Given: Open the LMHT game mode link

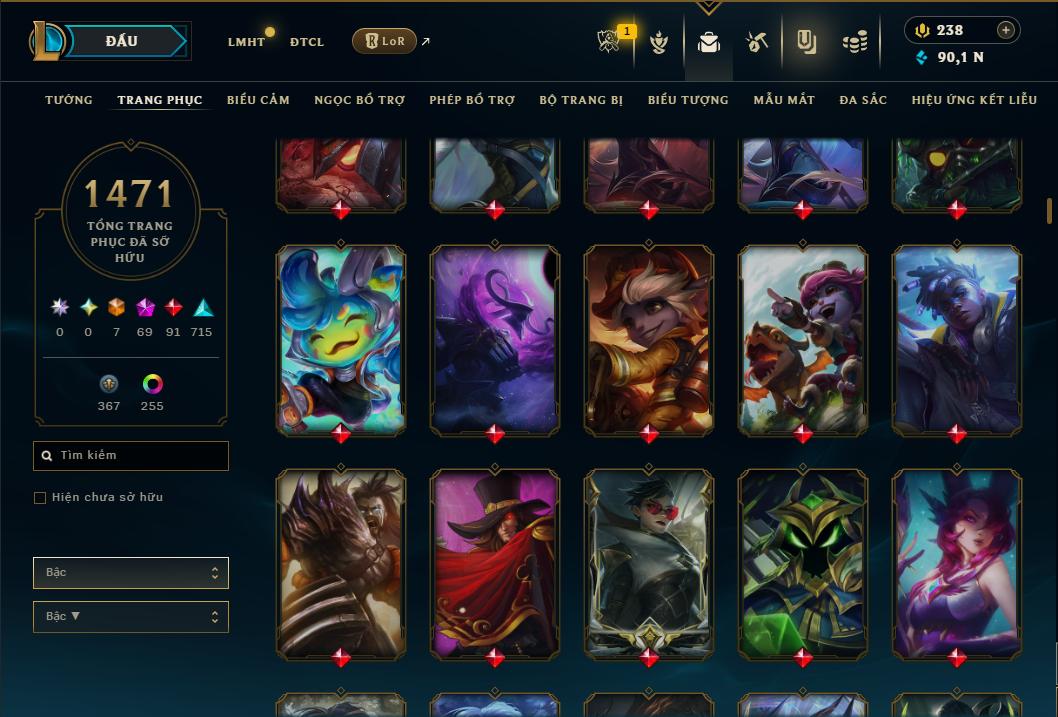Looking at the screenshot, I should click(246, 42).
